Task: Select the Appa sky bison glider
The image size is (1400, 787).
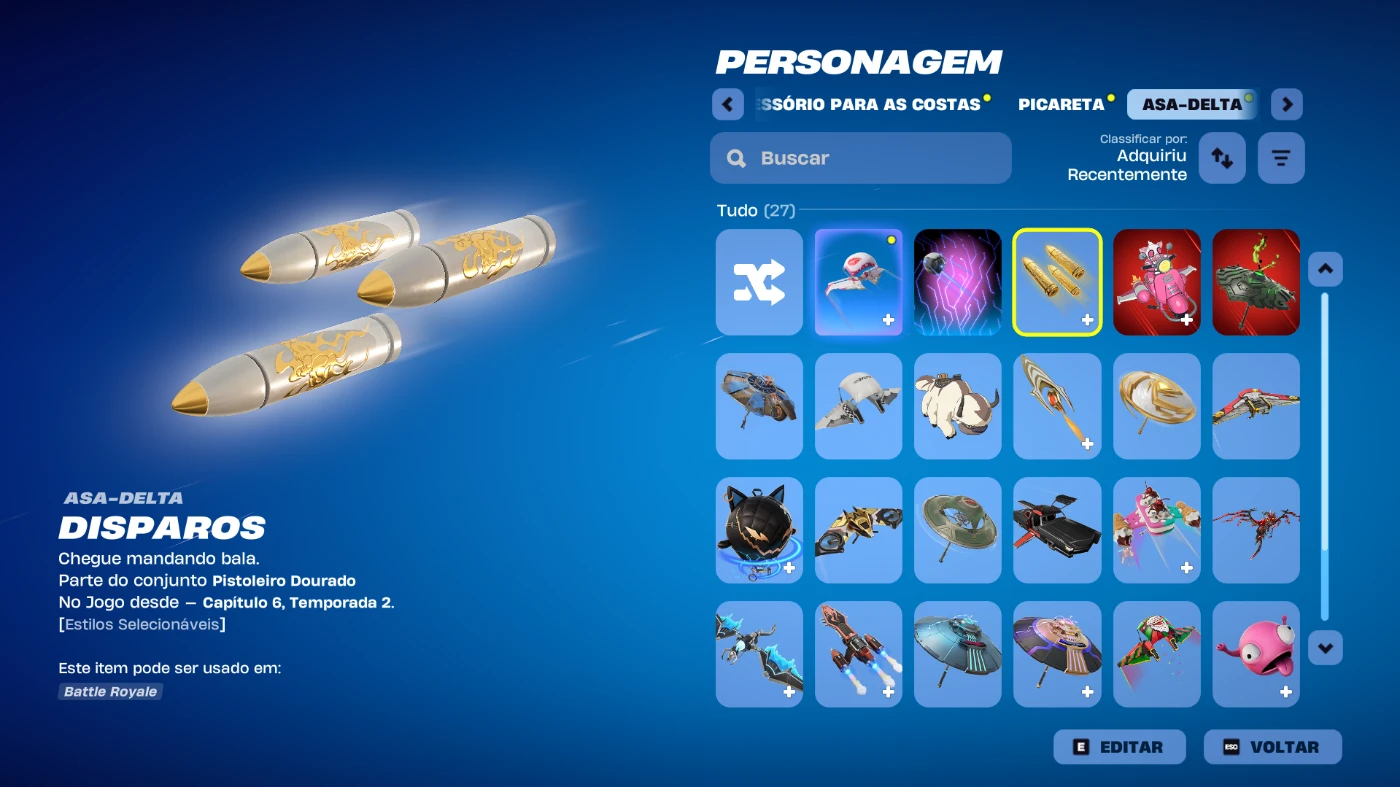Action: (957, 406)
